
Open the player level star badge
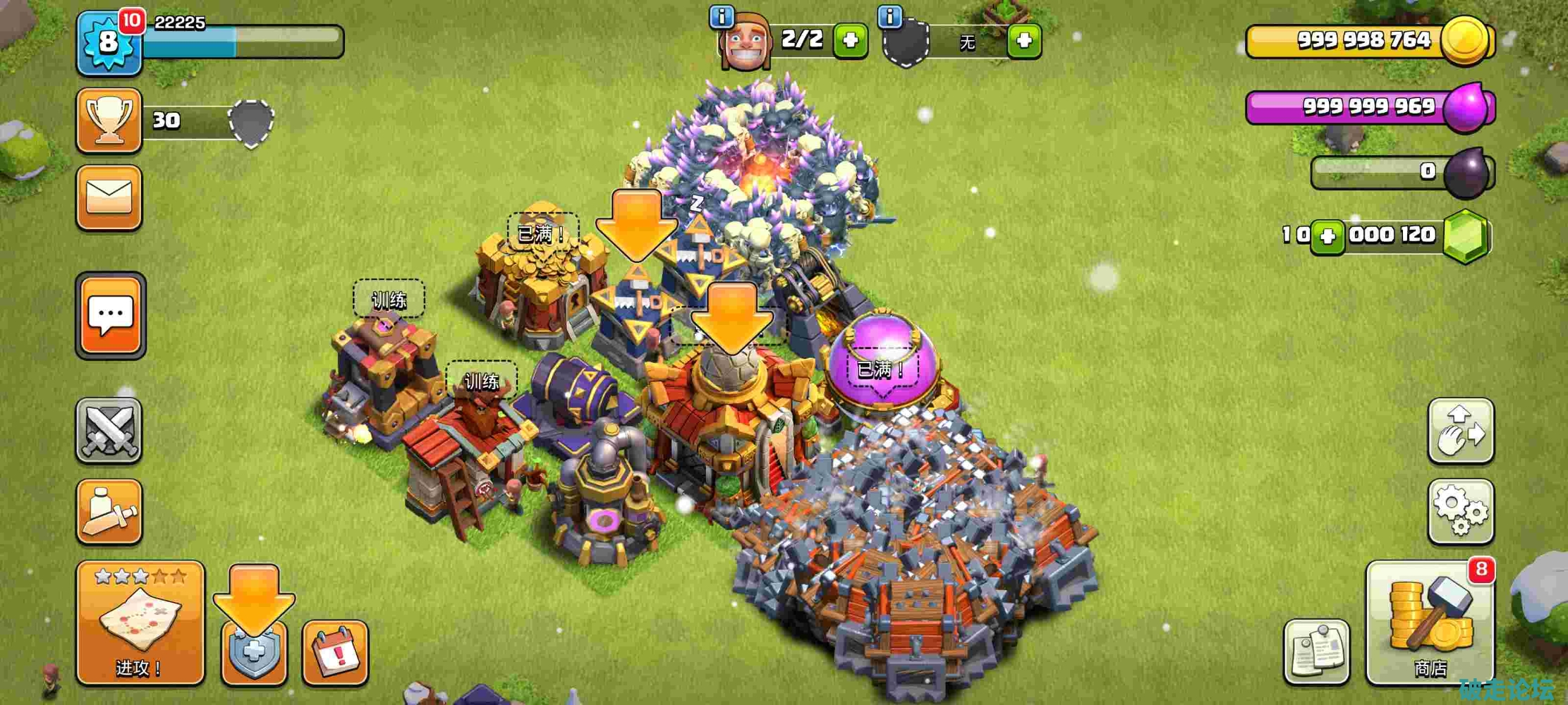click(108, 42)
